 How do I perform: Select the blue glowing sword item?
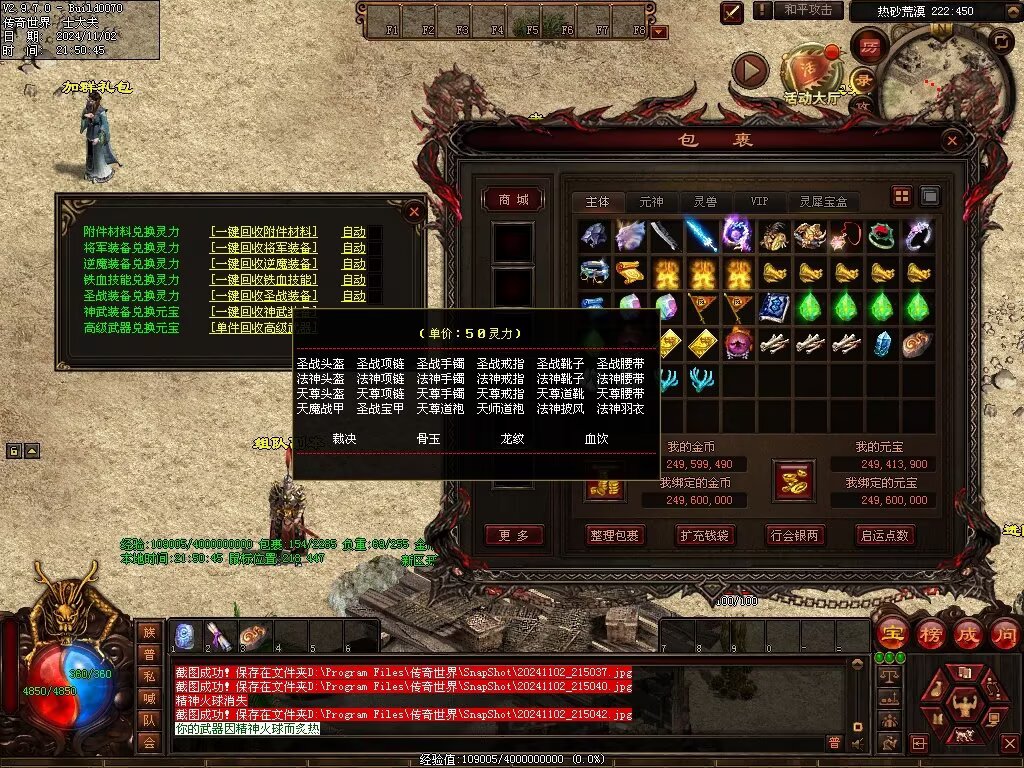pyautogui.click(x=699, y=235)
